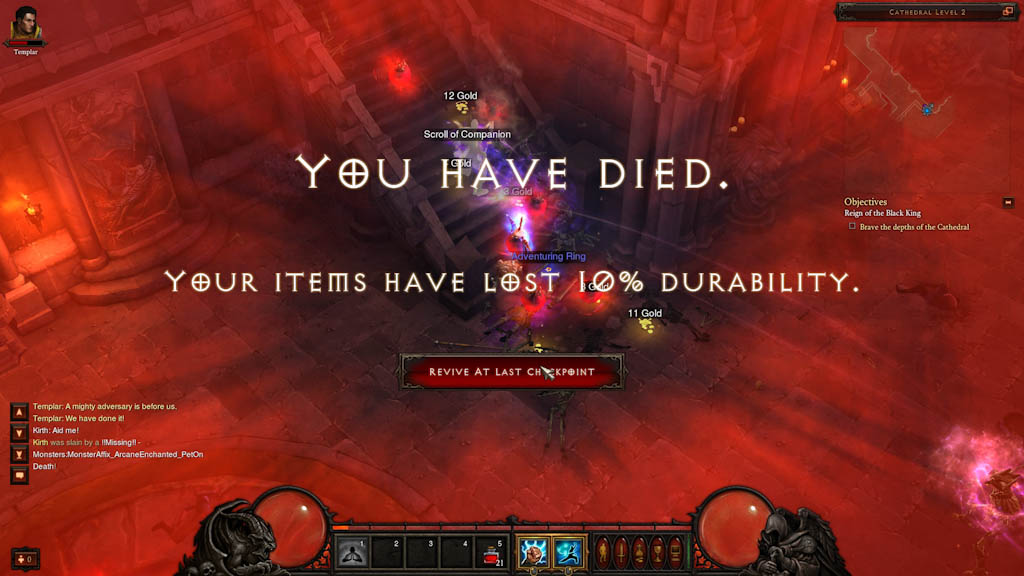Open the sword menu button
Viewport: 1024px width, 576px height.
point(619,552)
